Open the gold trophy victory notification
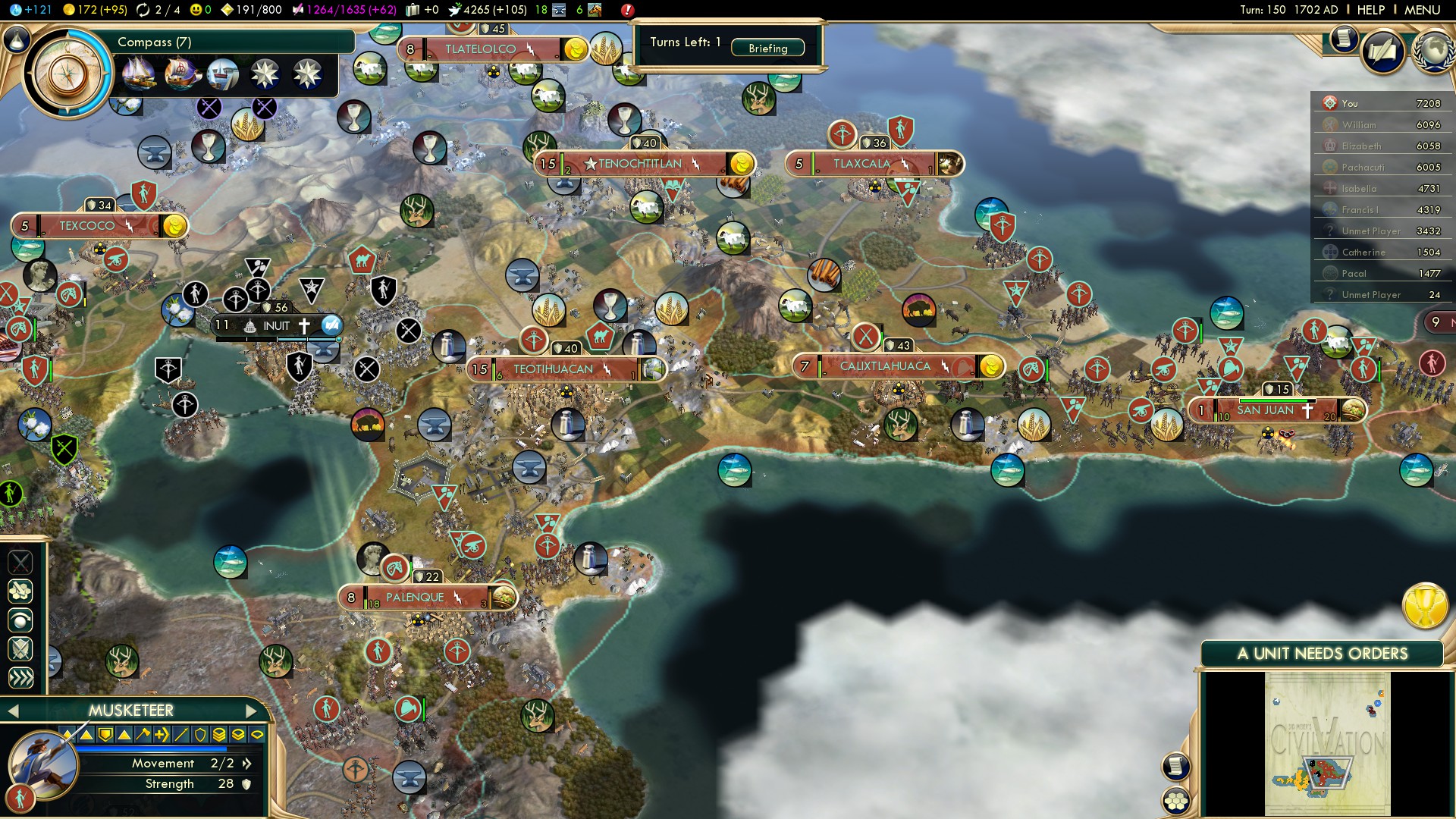The height and width of the screenshot is (819, 1456). 1425,605
